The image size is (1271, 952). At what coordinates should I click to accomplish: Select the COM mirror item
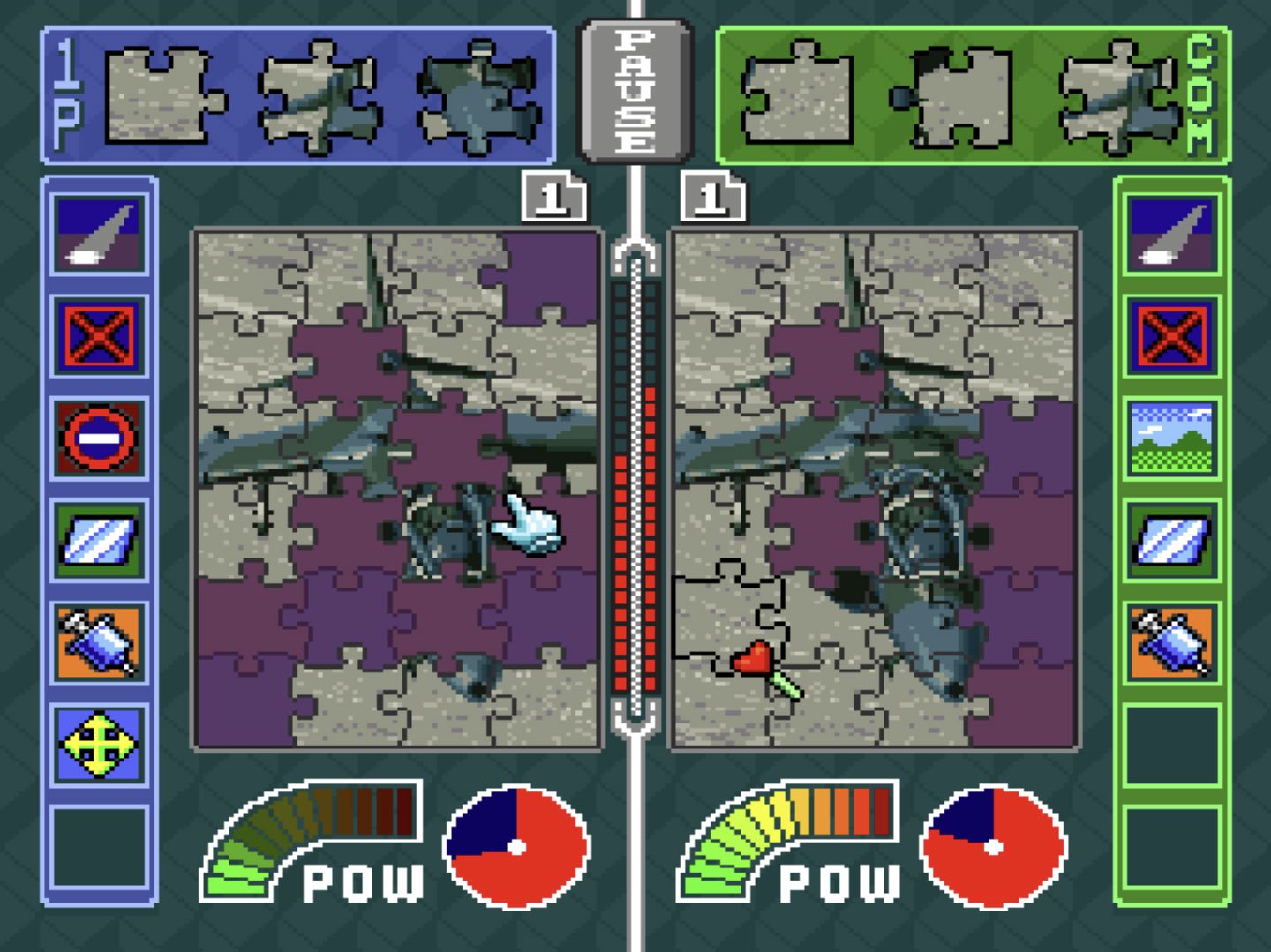1171,540
